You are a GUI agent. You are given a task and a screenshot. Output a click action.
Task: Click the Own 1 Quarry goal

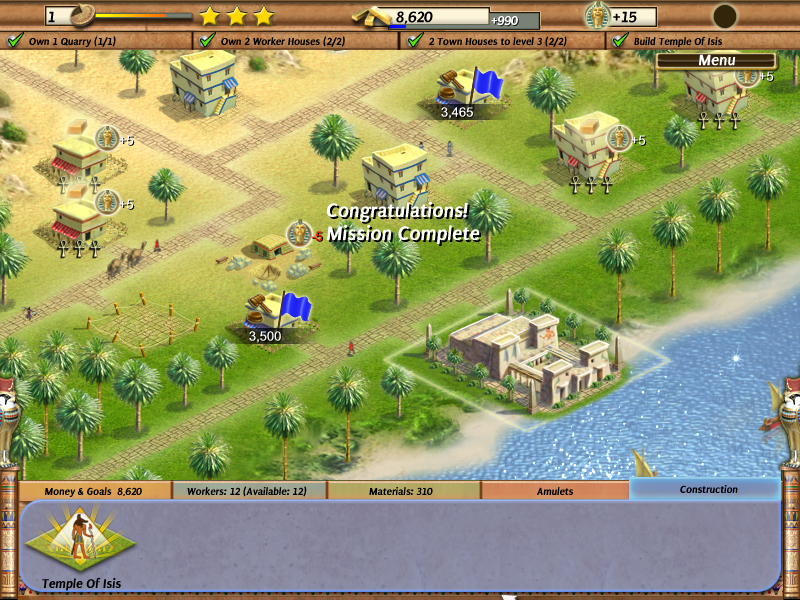point(61,41)
